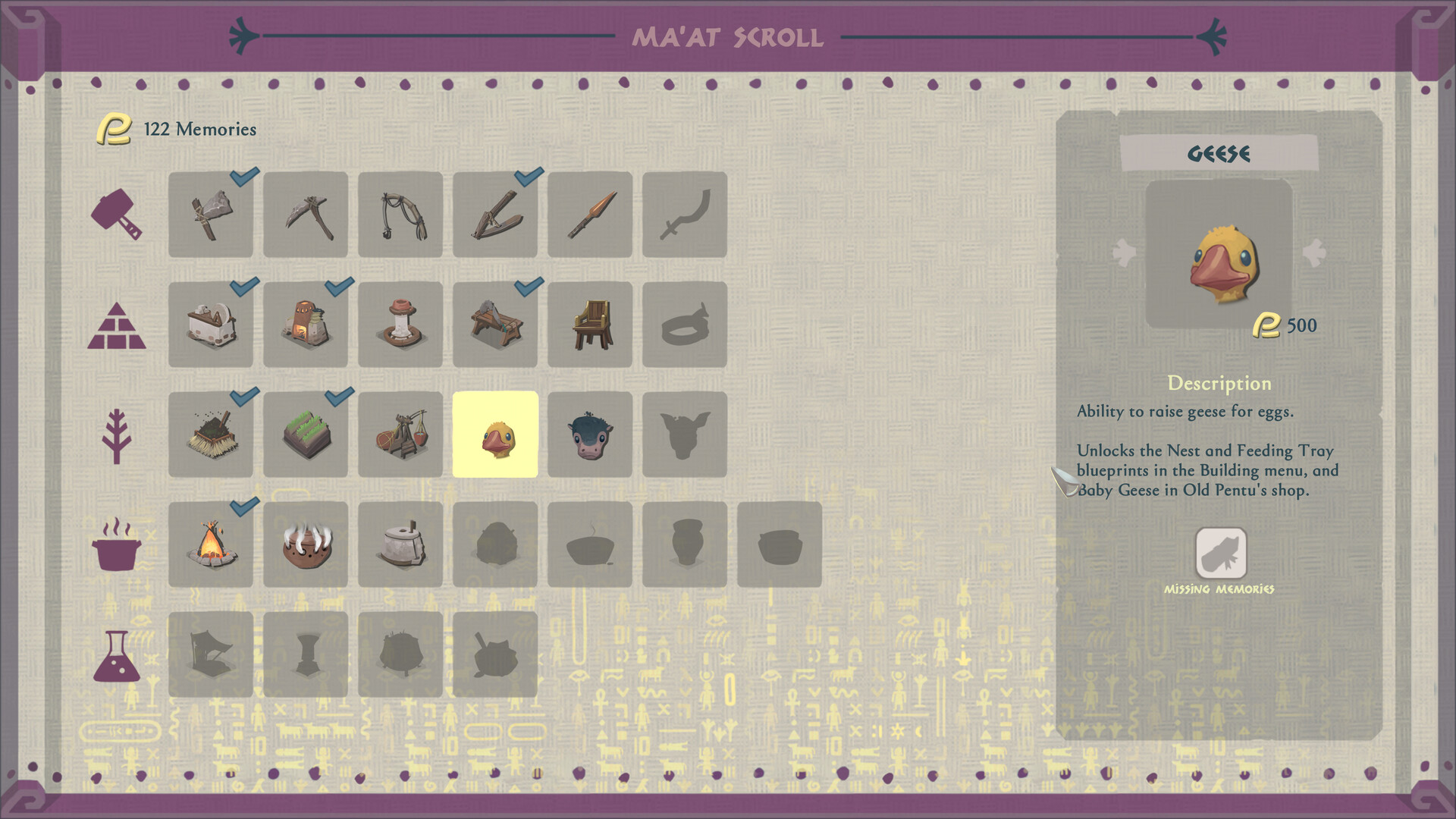Select the spear research icon
This screenshot has height=819, width=1456.
coord(590,215)
